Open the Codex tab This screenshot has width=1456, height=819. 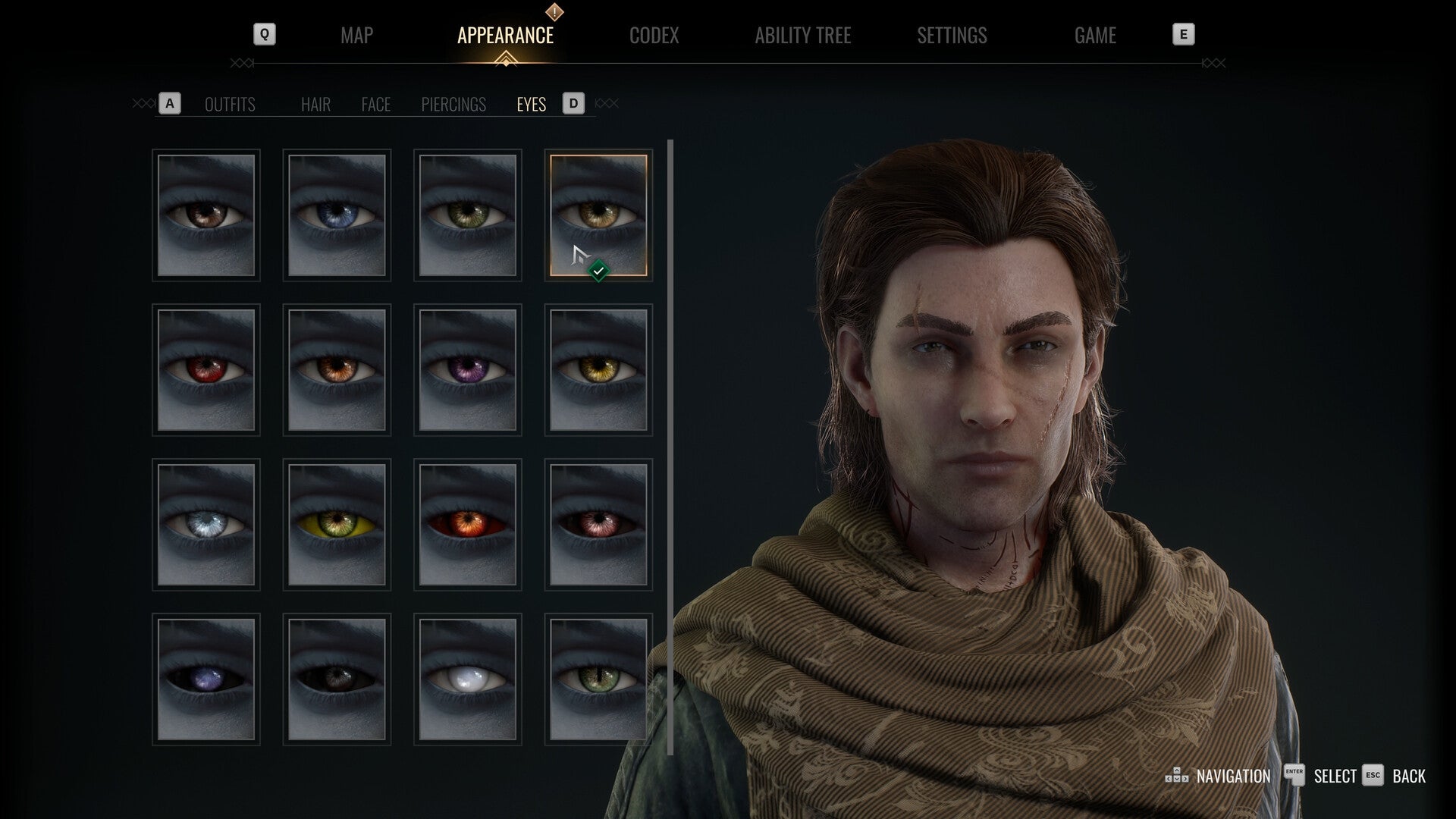[x=654, y=35]
